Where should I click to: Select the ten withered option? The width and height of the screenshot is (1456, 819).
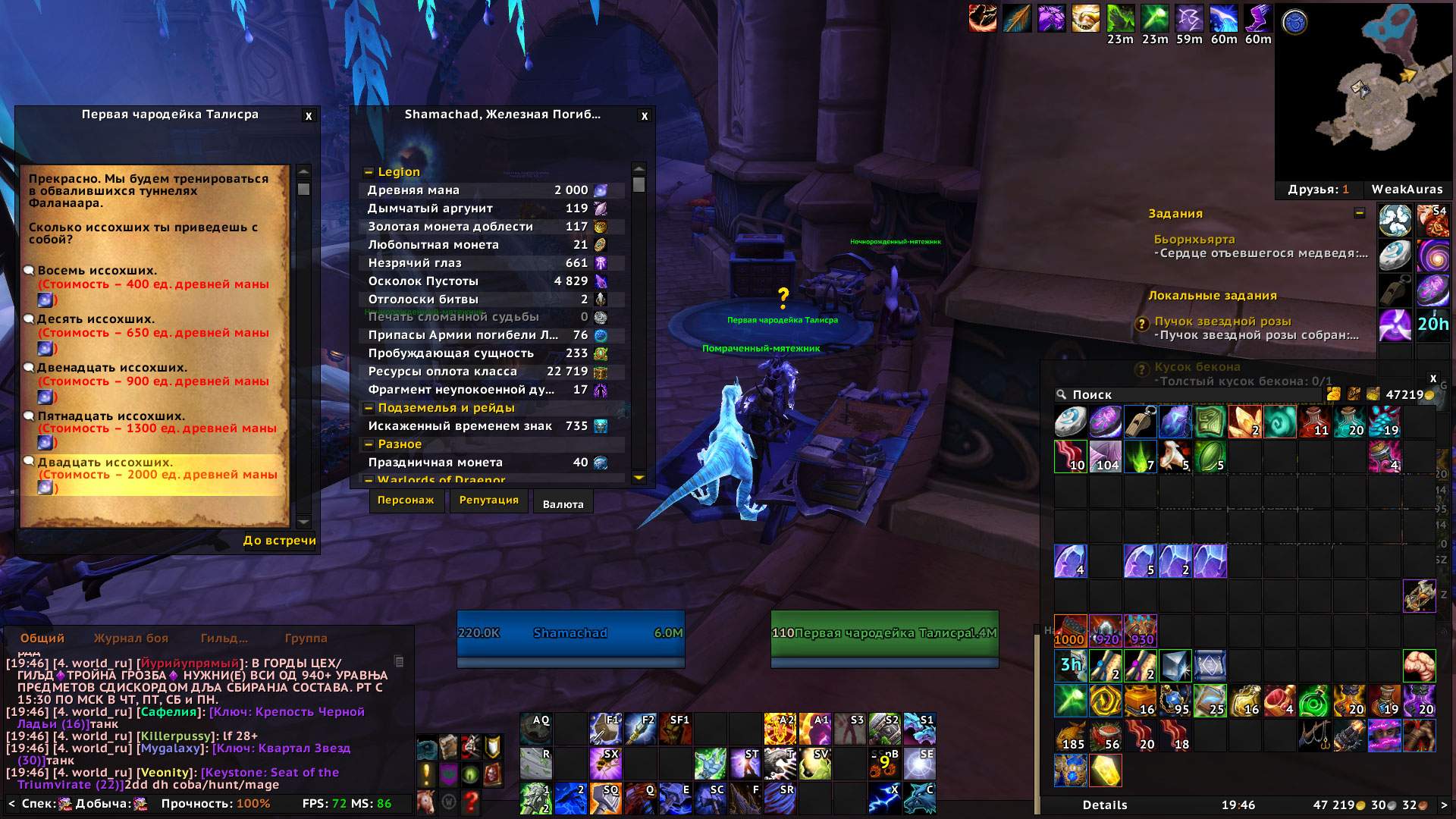coord(96,319)
